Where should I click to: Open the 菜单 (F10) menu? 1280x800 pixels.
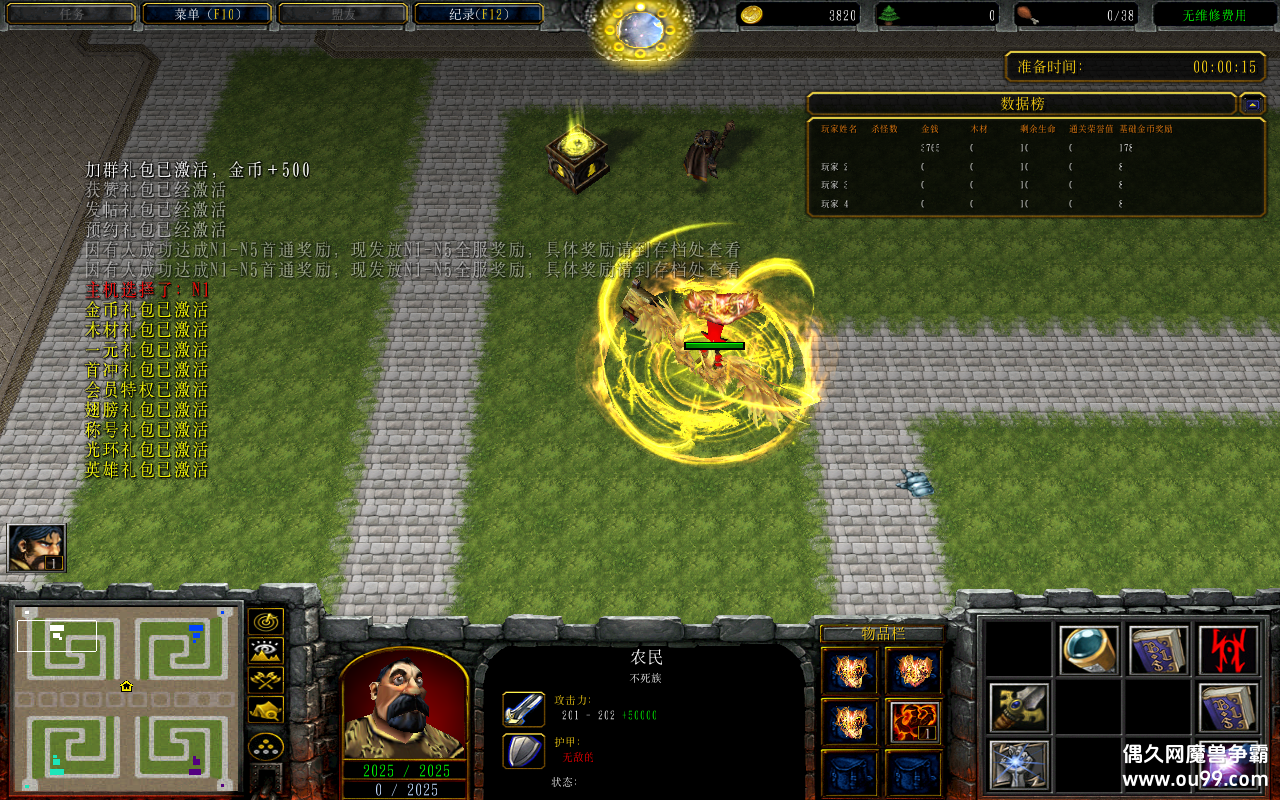point(207,14)
